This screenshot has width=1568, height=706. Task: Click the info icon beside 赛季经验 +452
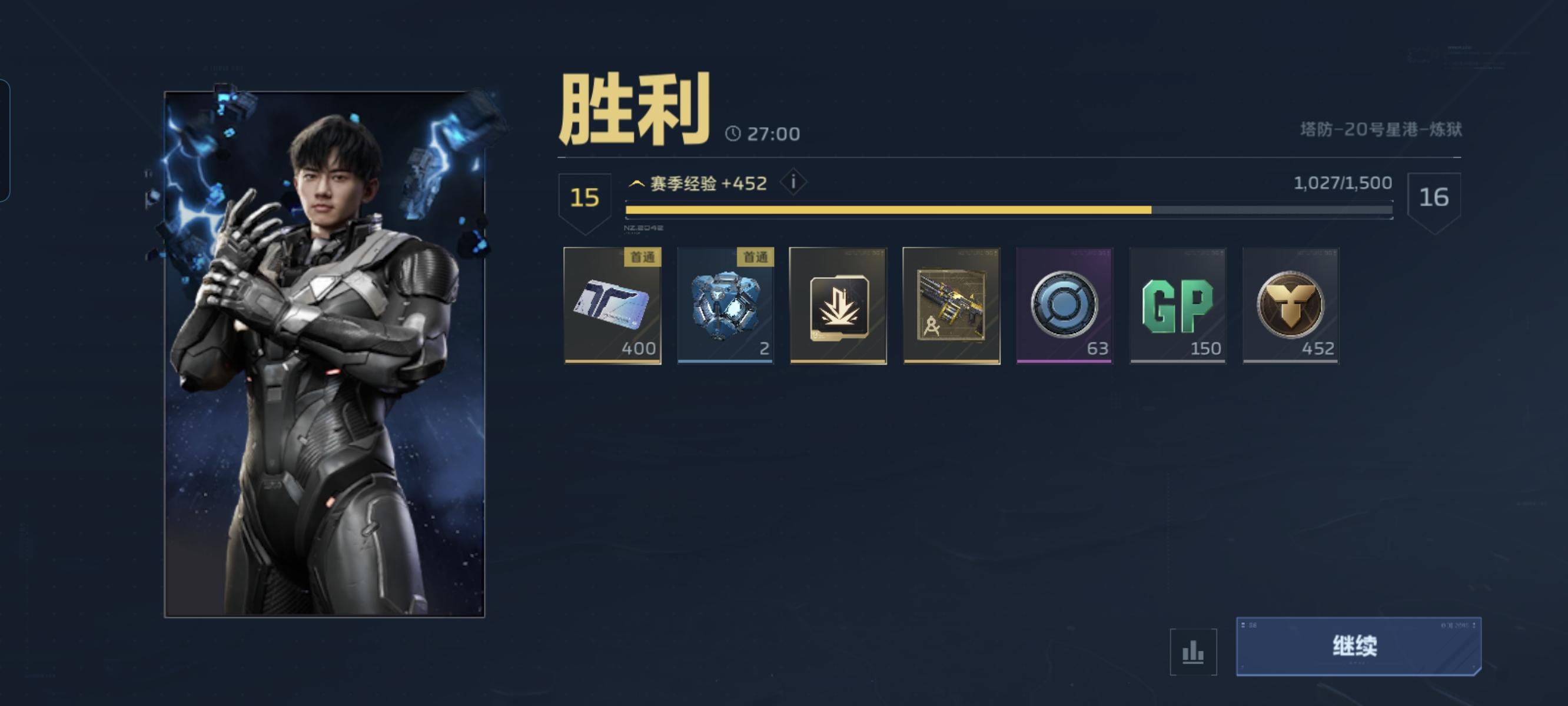[x=795, y=182]
